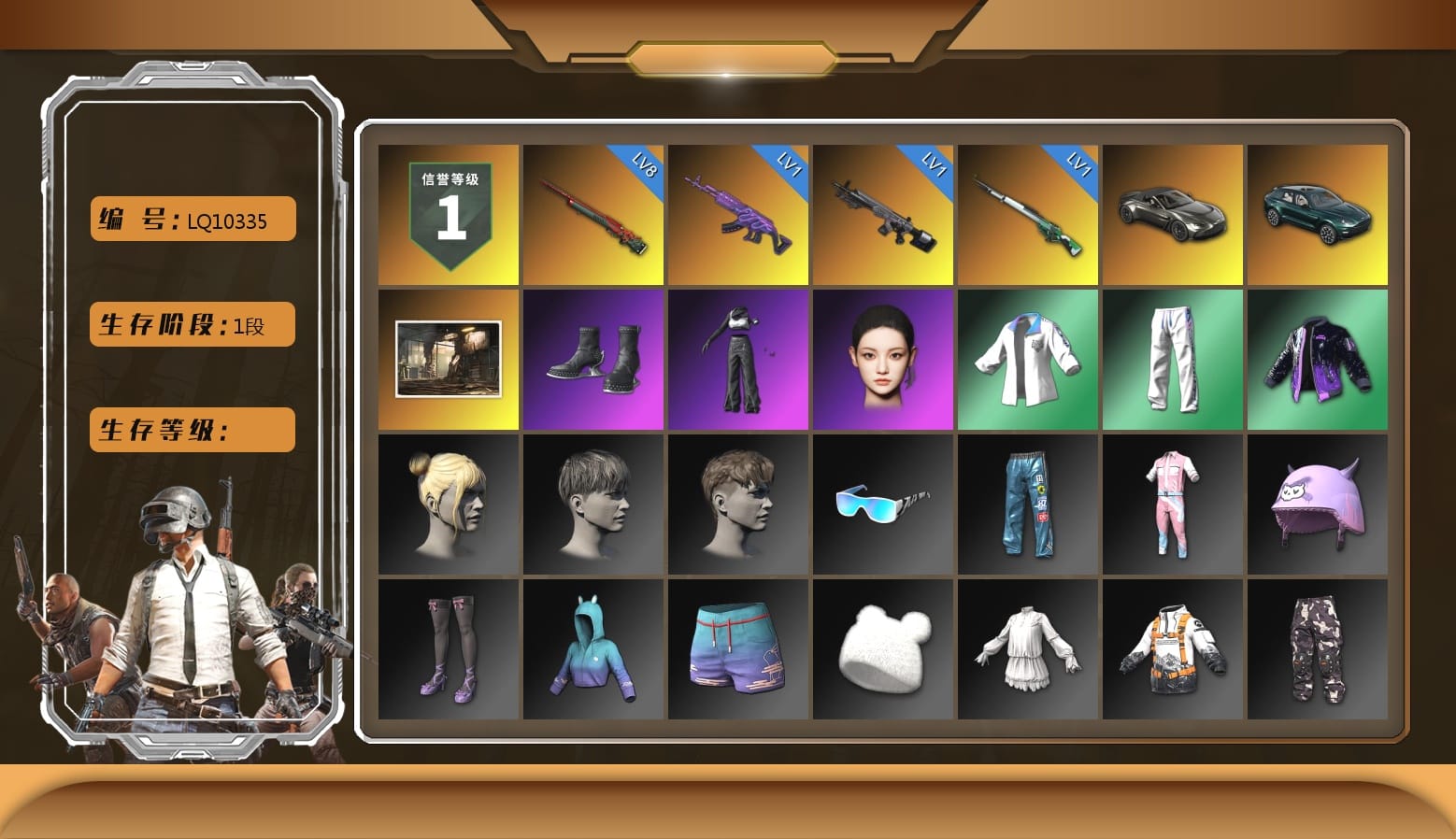Open the white patch shirt item
The height and width of the screenshot is (839, 1456).
[1028, 359]
